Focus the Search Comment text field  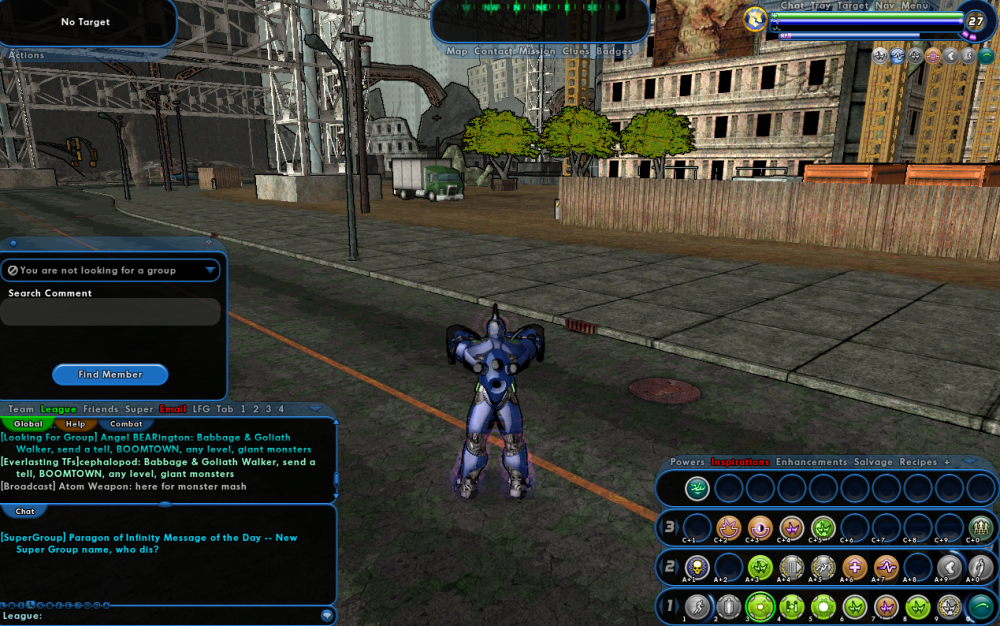point(110,313)
